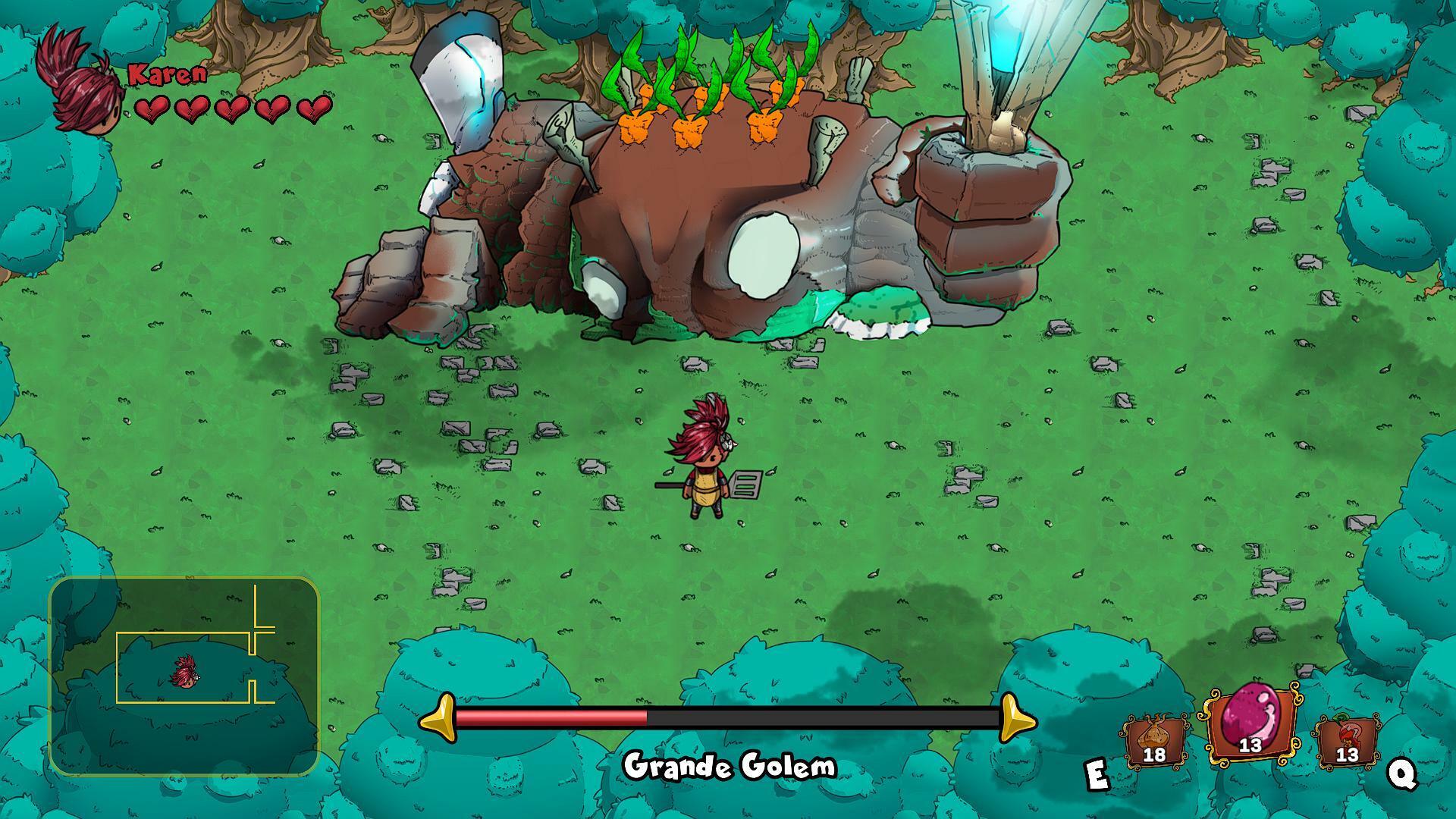Click the Grande Golem name label

pyautogui.click(x=728, y=767)
